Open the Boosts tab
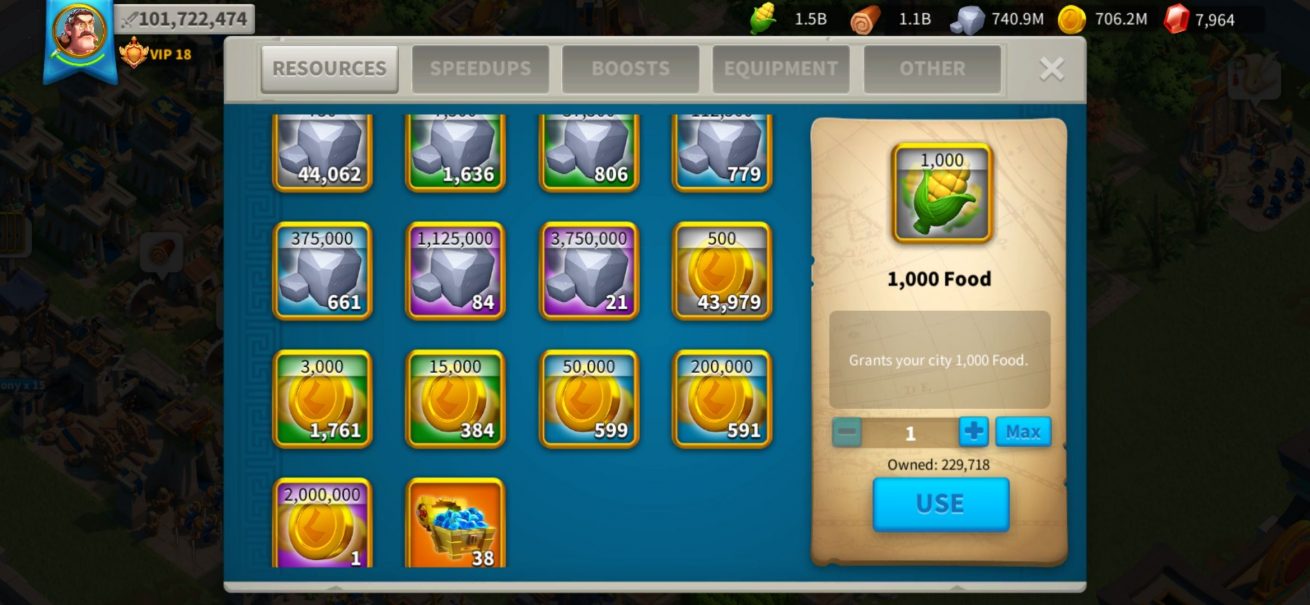The image size is (1310, 605). tap(630, 69)
